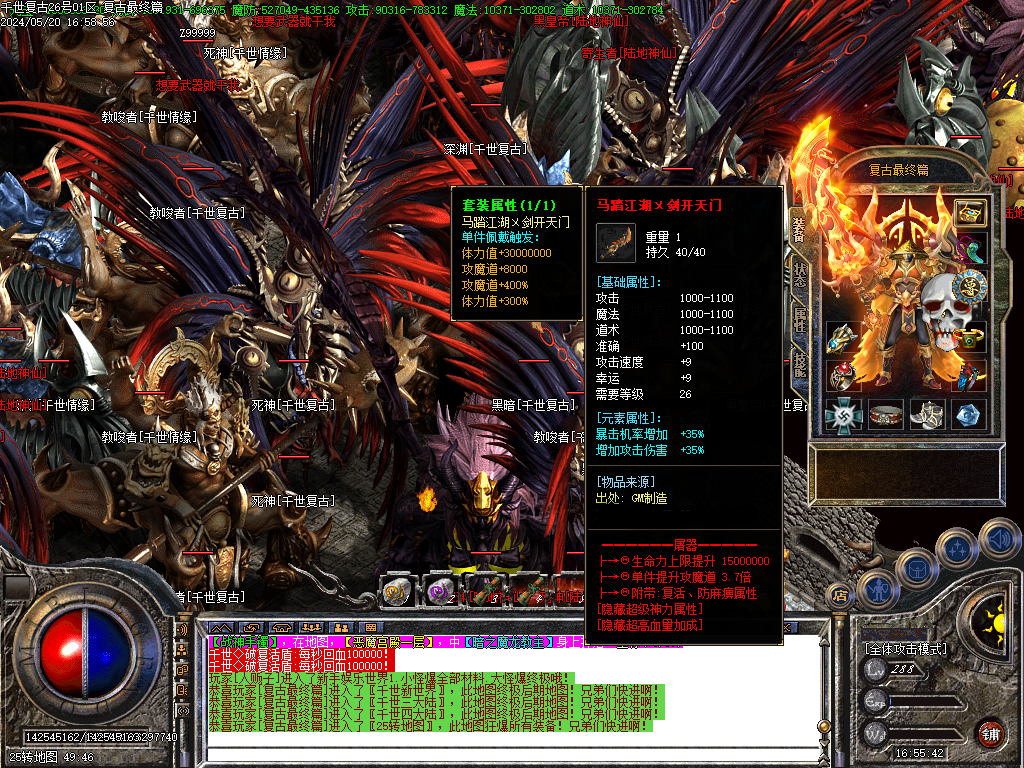This screenshot has width=1024, height=768.
Task: Open the bag round button
Action: coord(916,567)
